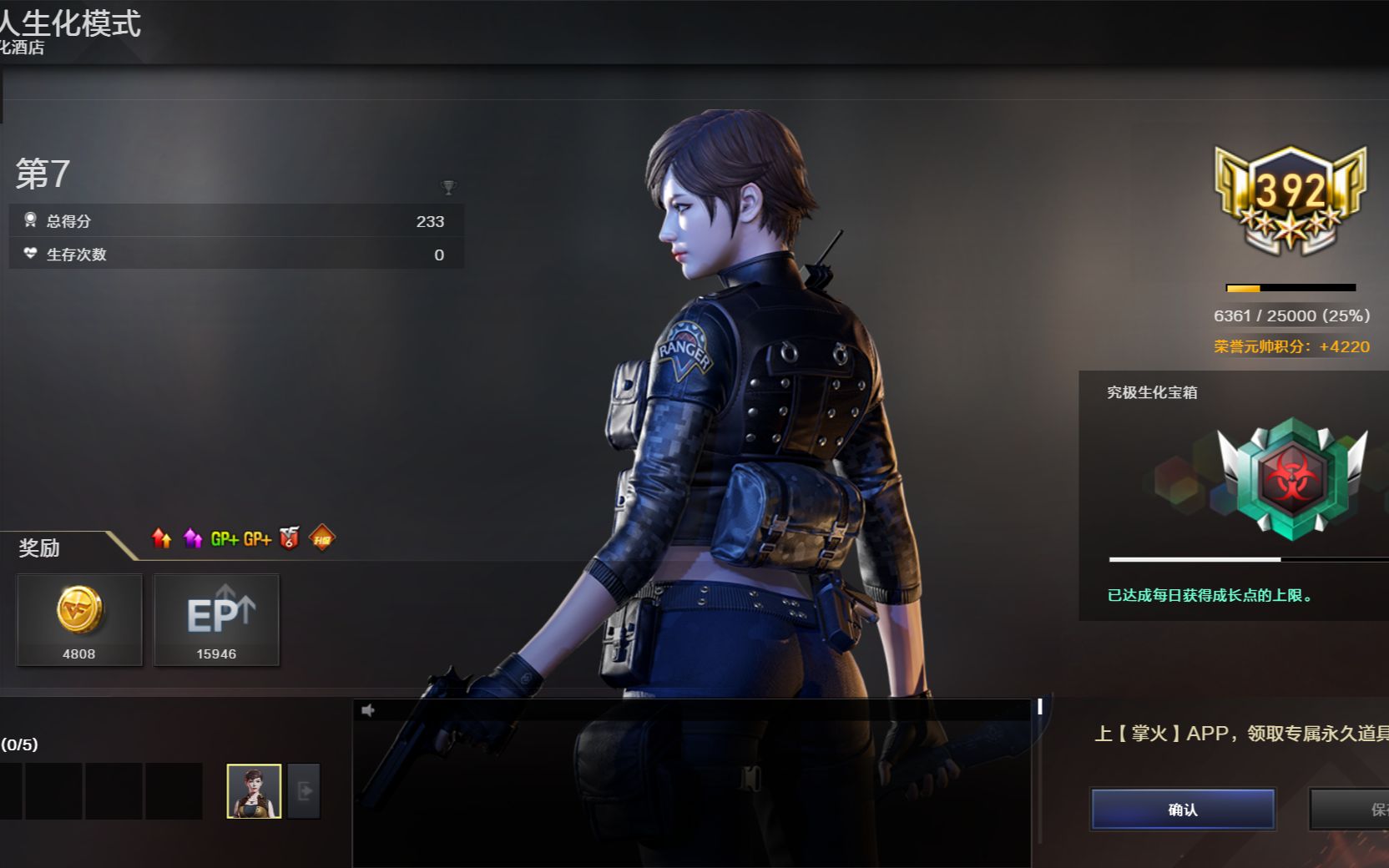Viewport: 1389px width, 868px height.
Task: Select the 奖励 rewards tab header
Action: (x=39, y=548)
